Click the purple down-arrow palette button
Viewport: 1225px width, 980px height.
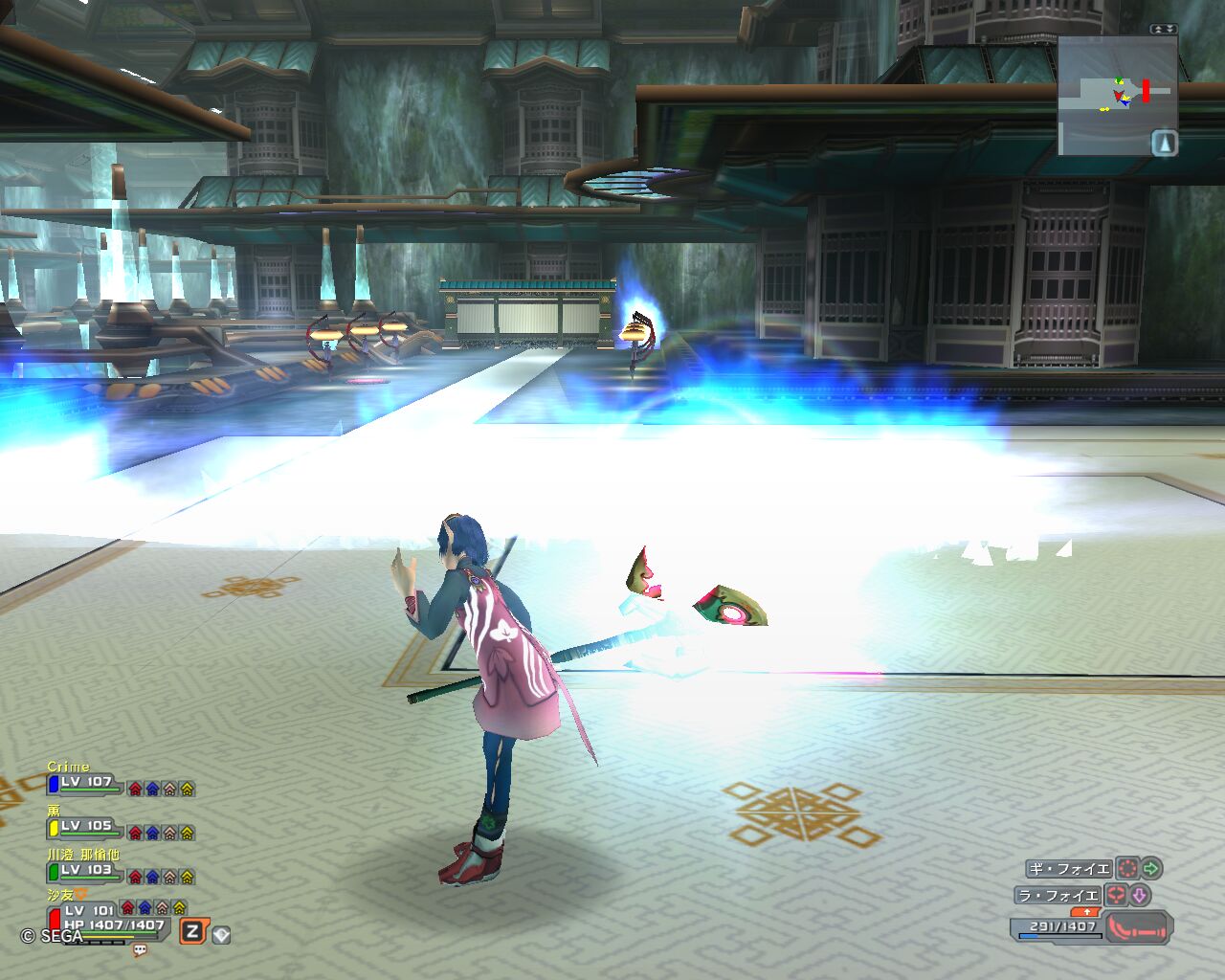1140,896
